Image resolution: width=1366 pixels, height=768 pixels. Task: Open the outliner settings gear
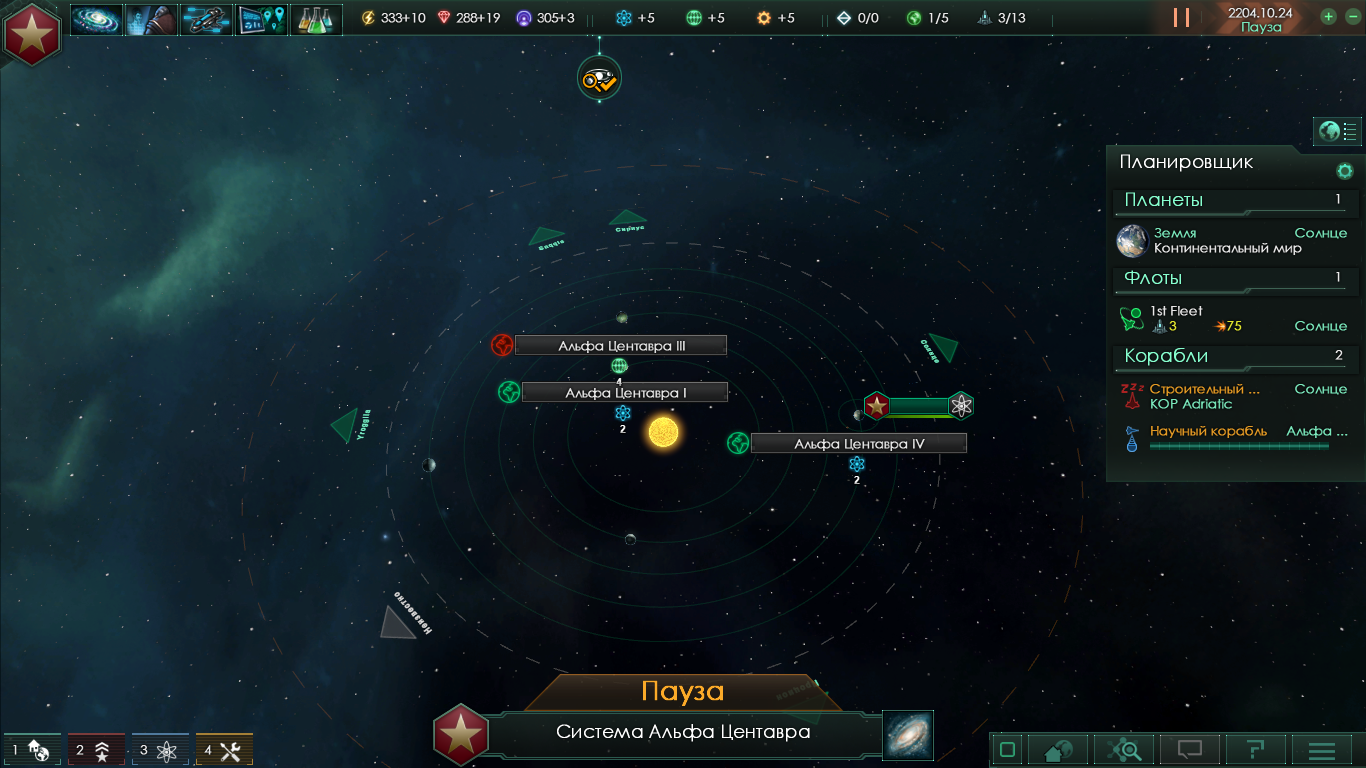point(1344,171)
